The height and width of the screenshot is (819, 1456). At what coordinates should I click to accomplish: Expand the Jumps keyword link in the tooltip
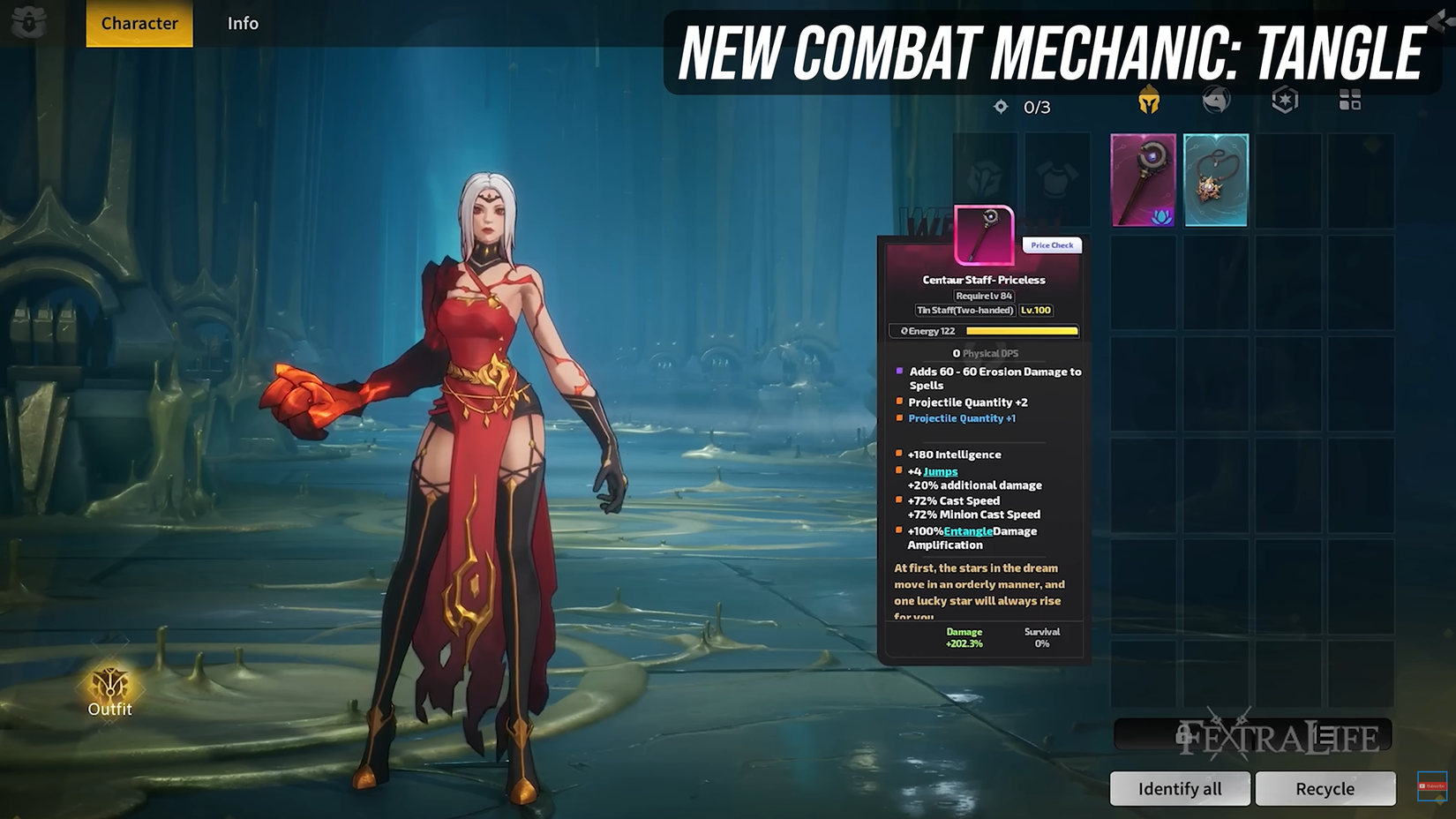pos(939,471)
